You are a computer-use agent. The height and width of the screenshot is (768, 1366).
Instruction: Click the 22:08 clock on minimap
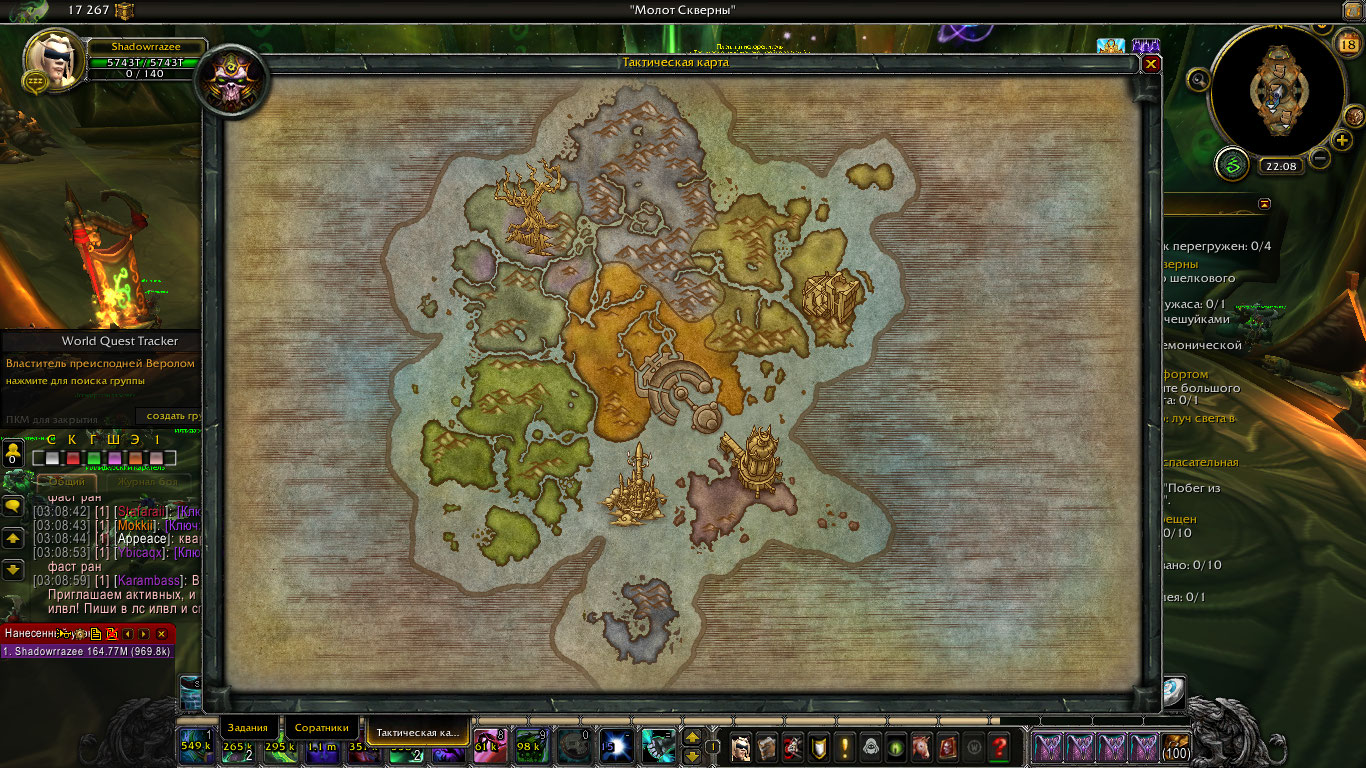[x=1280, y=166]
